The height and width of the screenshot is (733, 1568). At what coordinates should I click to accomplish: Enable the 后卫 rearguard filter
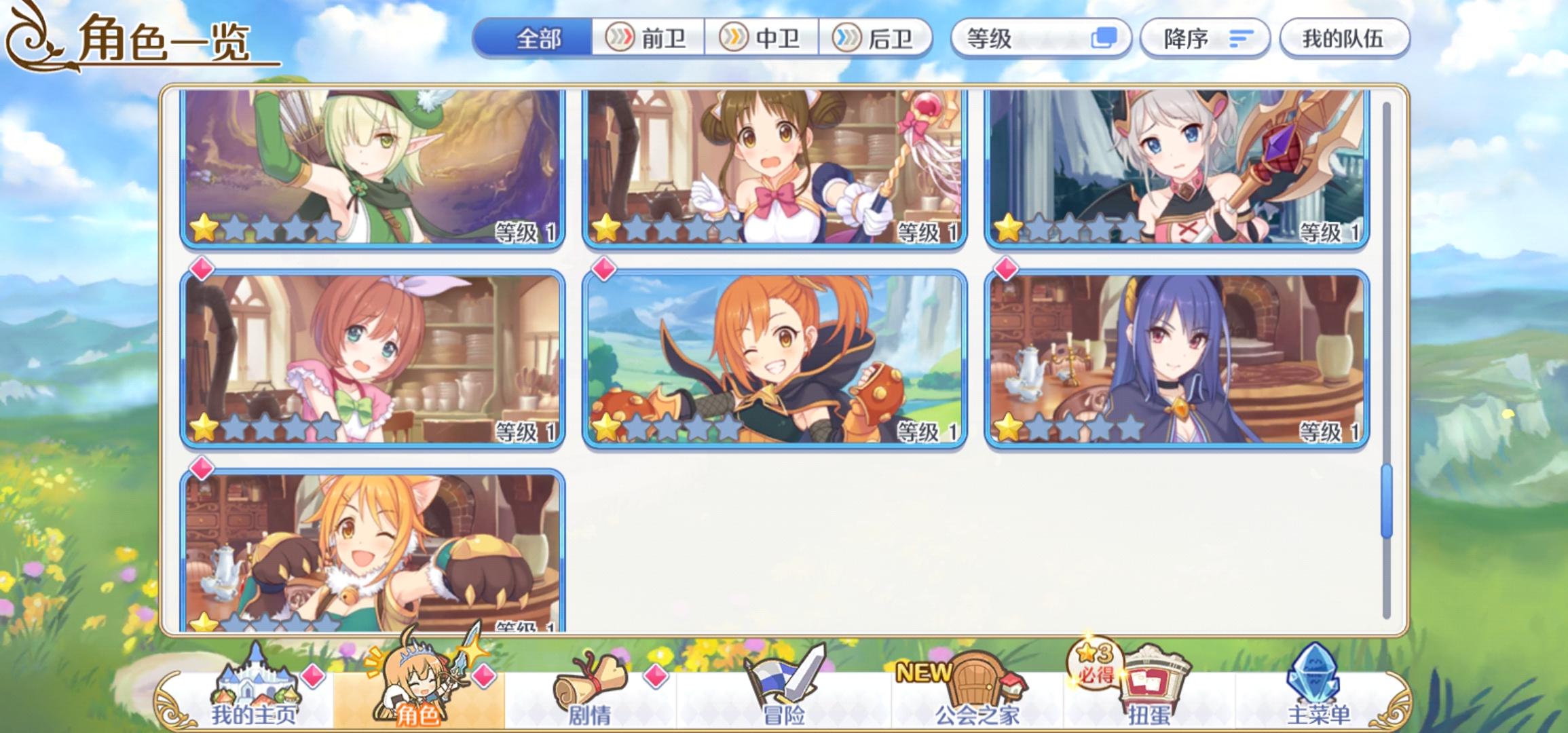pyautogui.click(x=876, y=39)
